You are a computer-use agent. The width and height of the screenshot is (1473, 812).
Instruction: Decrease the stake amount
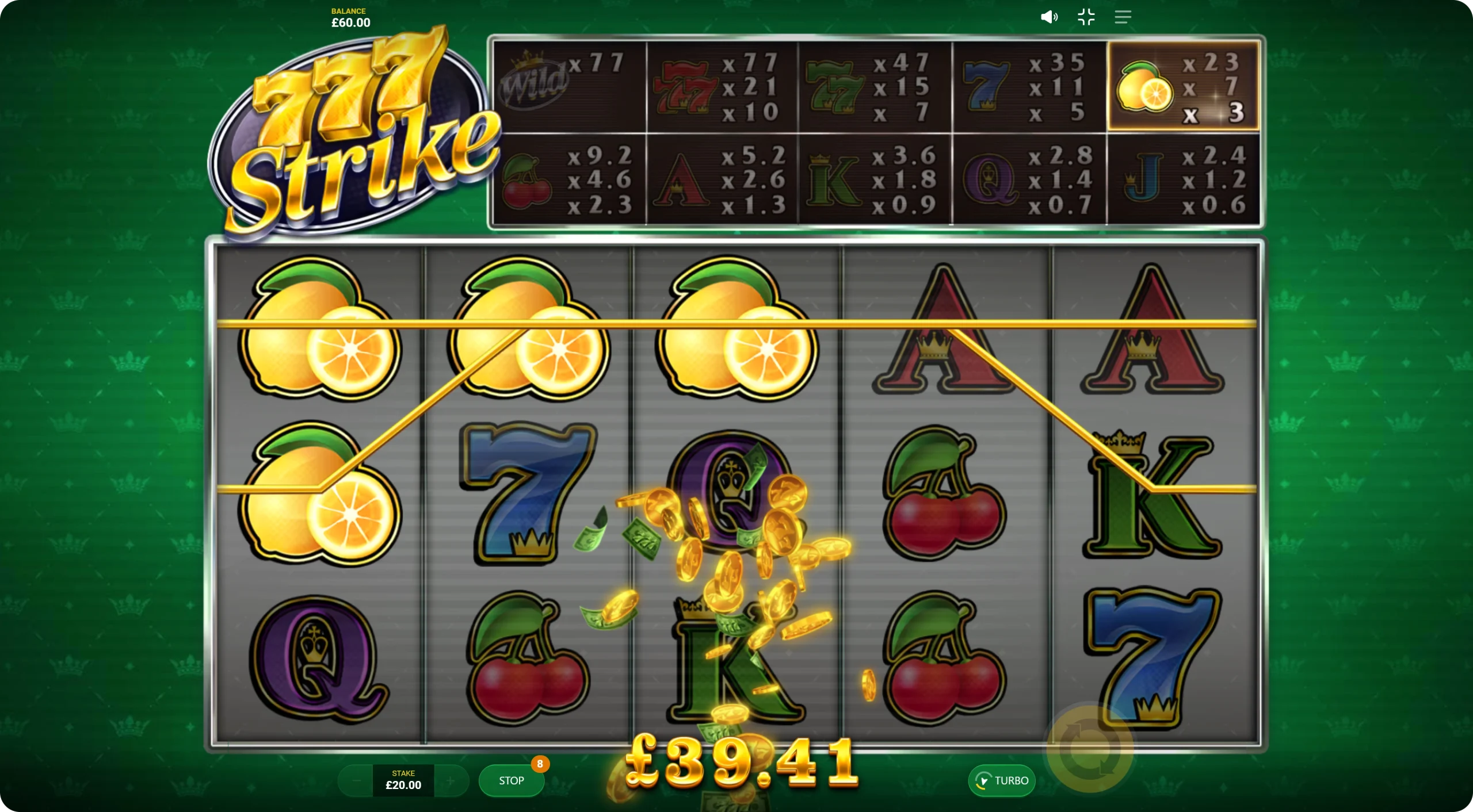point(356,780)
